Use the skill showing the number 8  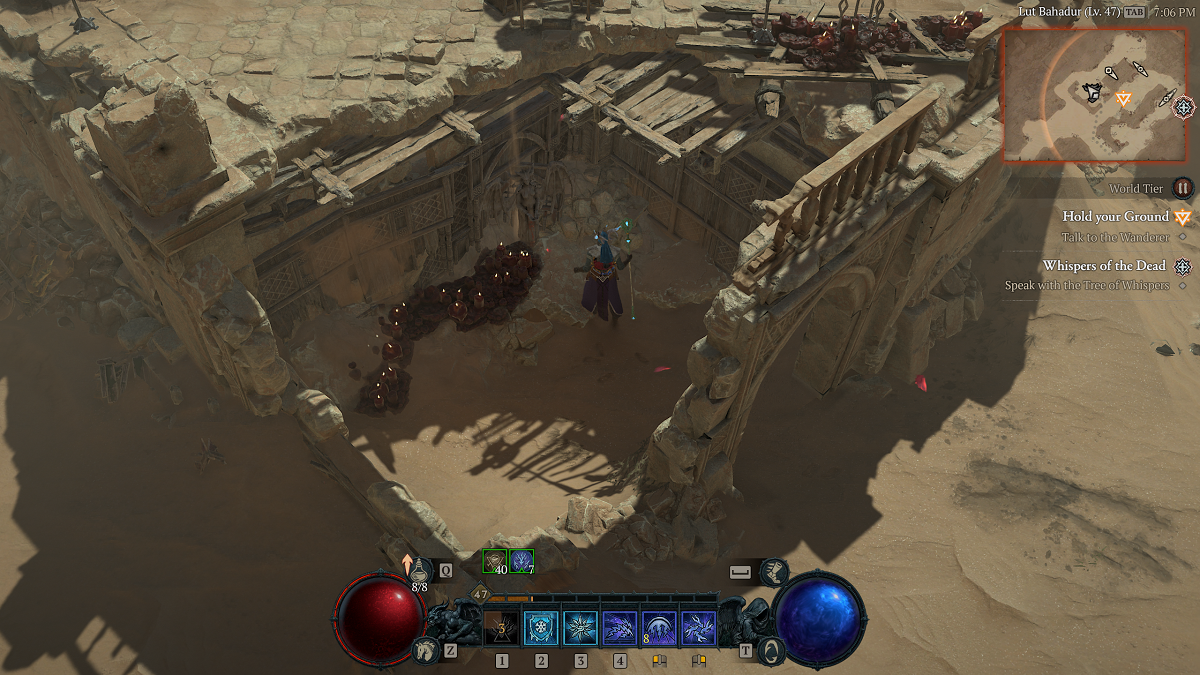pyautogui.click(x=659, y=628)
